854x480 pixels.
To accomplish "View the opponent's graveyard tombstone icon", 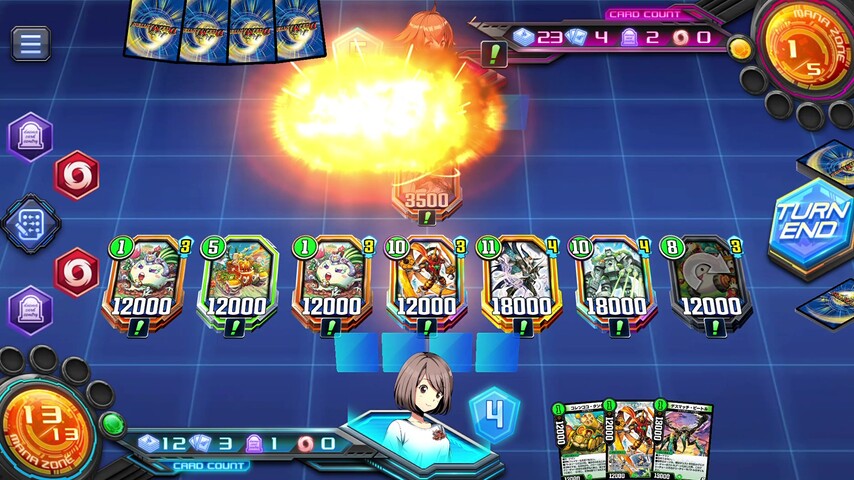I will pyautogui.click(x=31, y=137).
